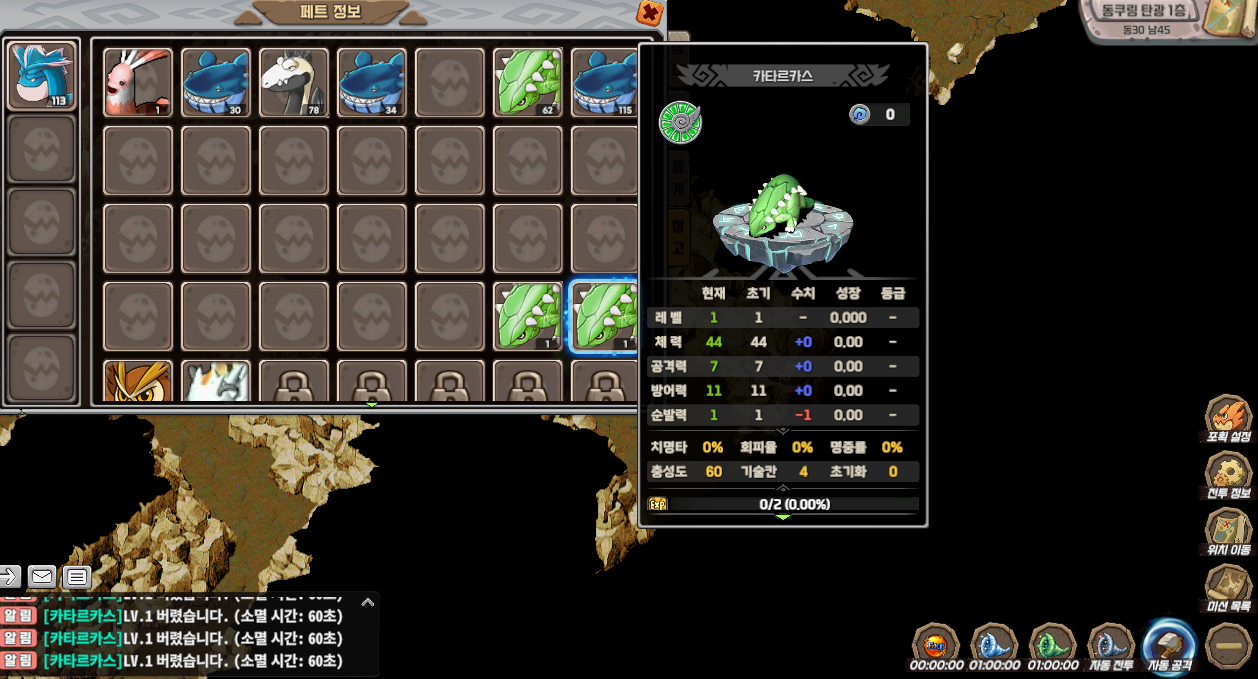Select the level 113 blue dragon pet
1258x679 pixels.
[x=42, y=75]
